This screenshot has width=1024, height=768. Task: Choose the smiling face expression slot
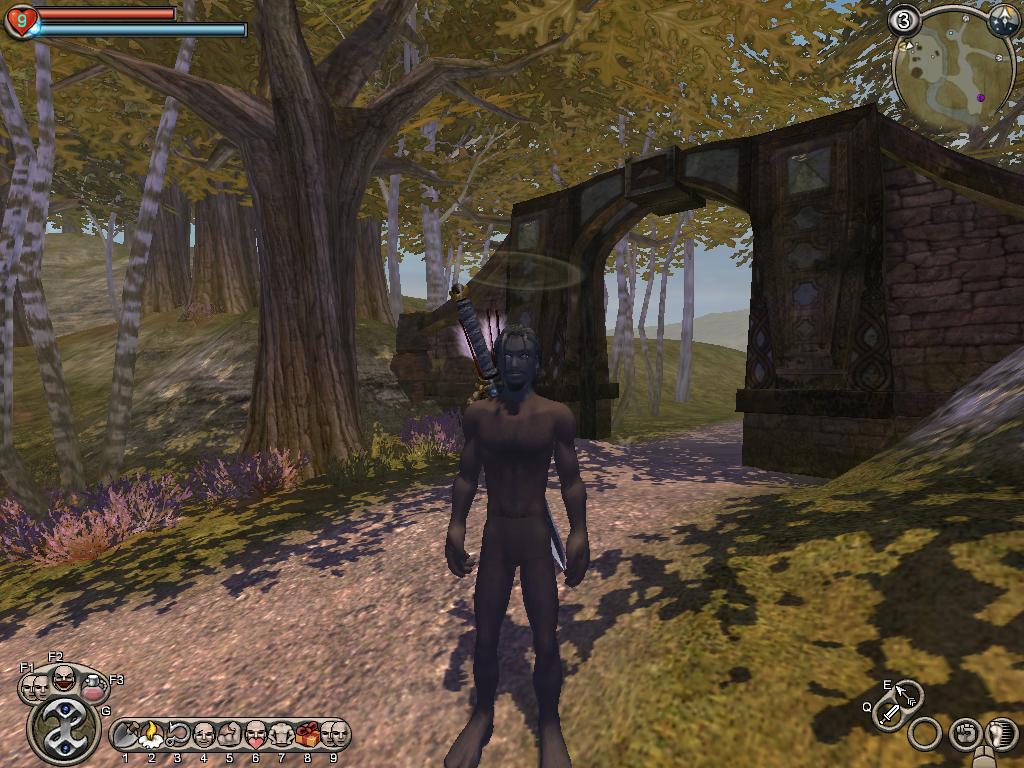(x=204, y=736)
